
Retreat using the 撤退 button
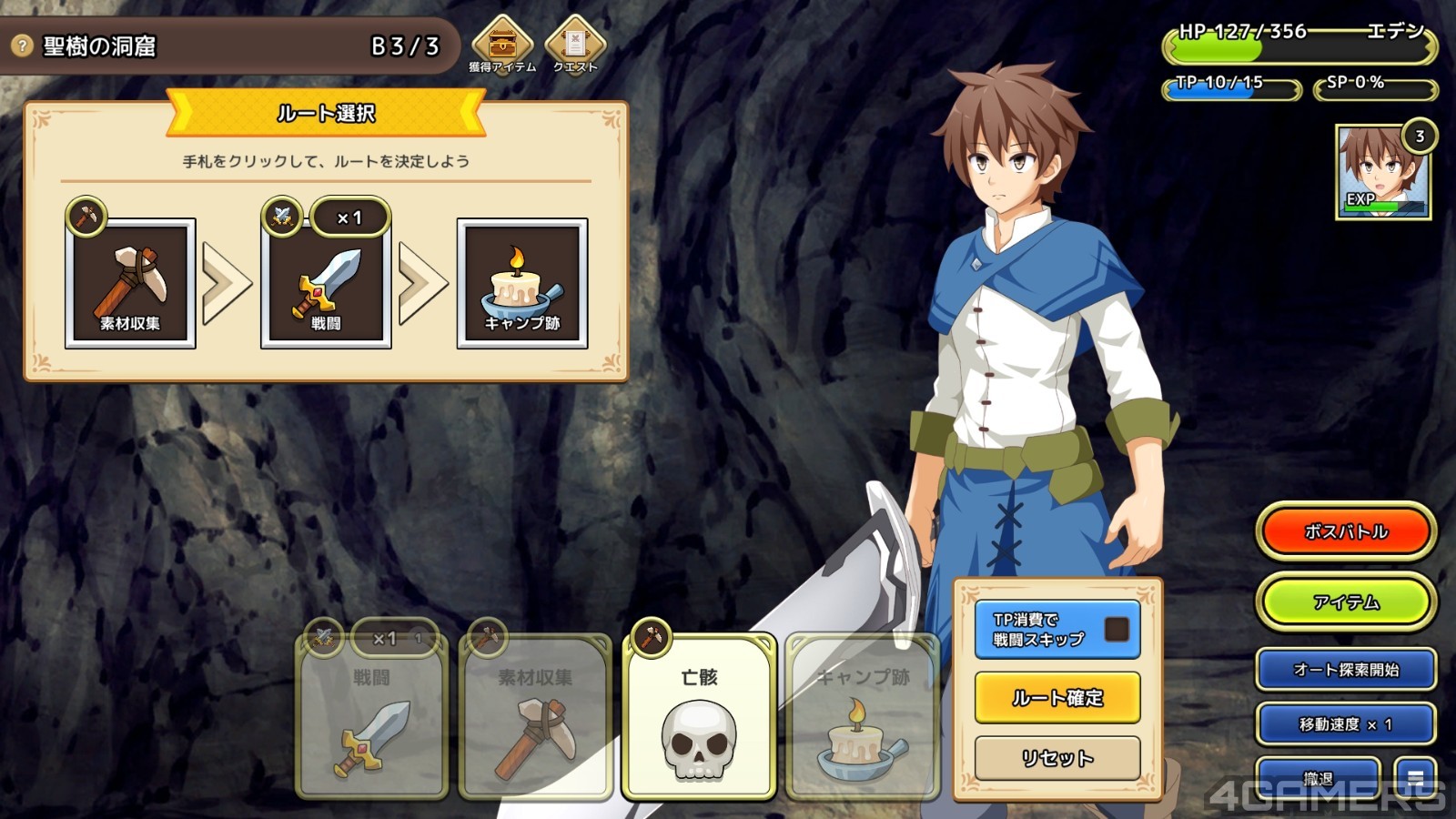[x=1318, y=779]
